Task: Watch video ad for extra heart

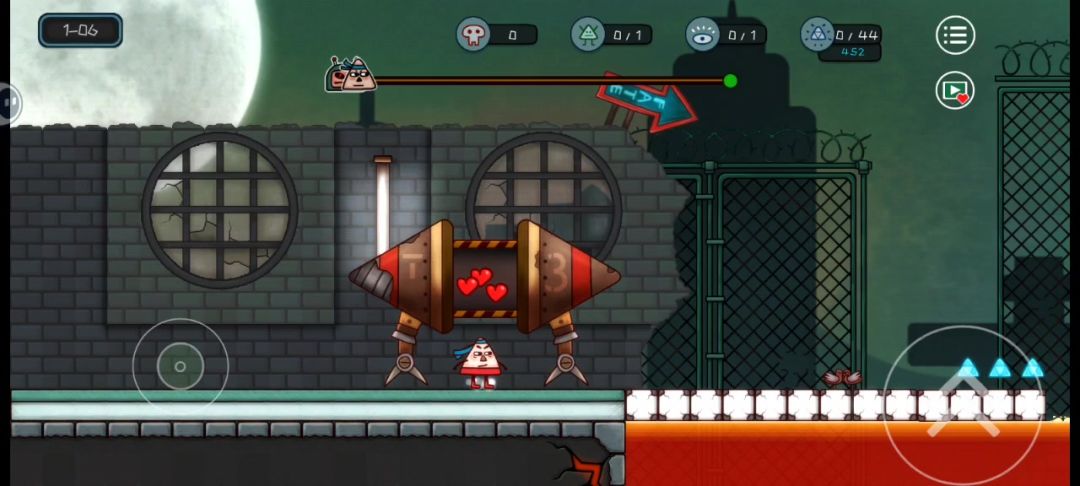Action: click(x=955, y=91)
